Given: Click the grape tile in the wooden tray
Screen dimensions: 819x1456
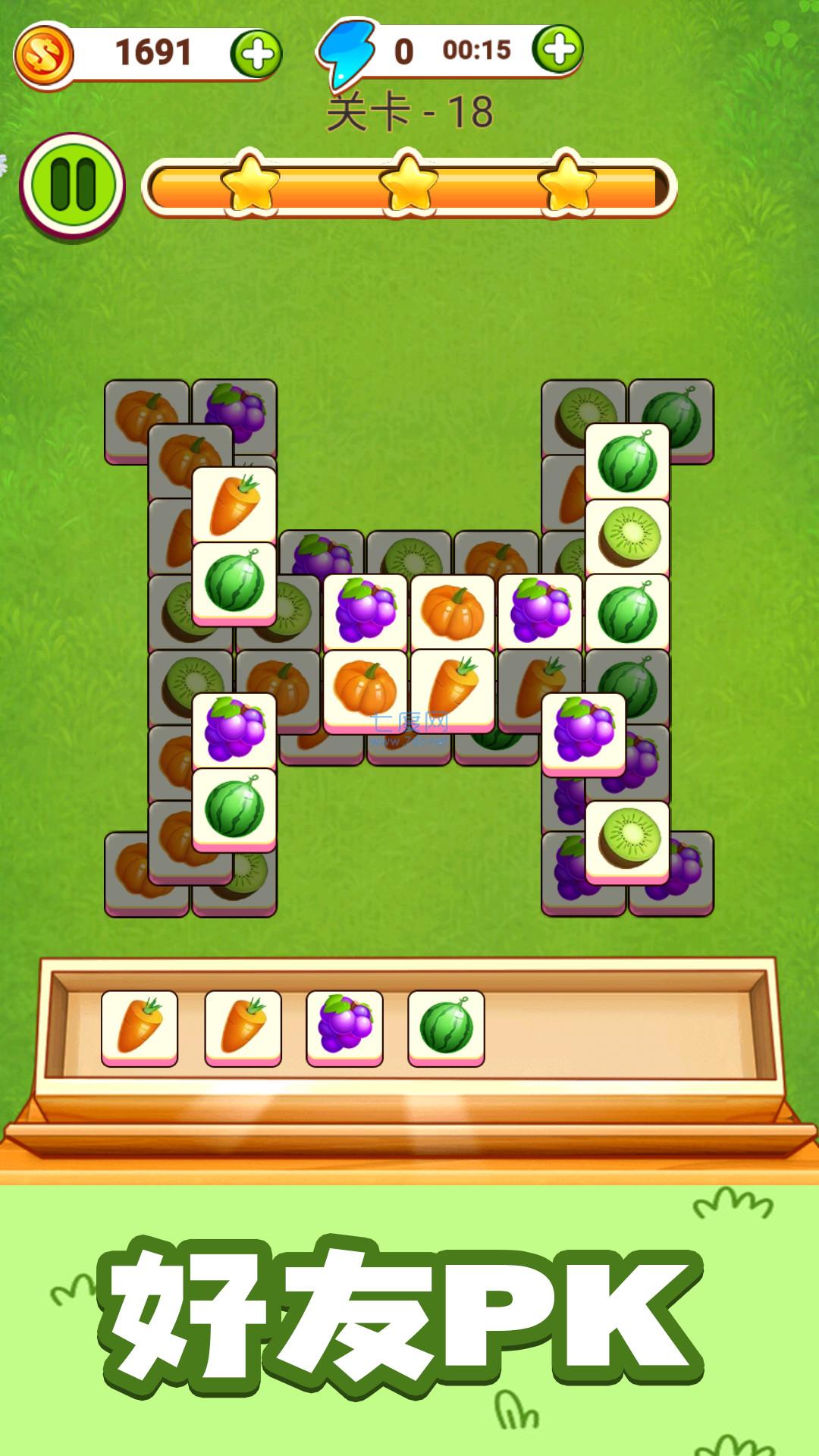Looking at the screenshot, I should [x=345, y=1026].
